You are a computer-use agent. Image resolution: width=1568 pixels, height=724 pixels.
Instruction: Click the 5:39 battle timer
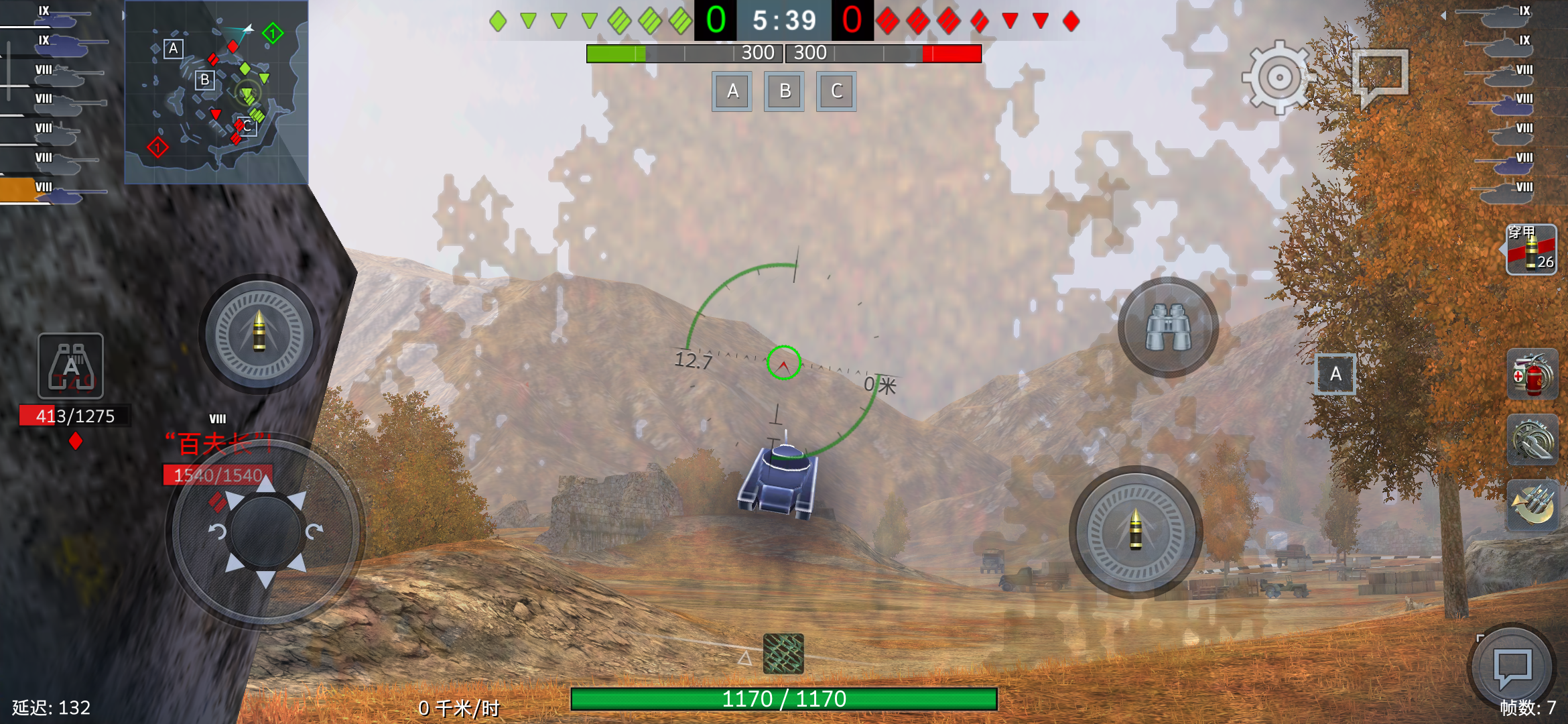[x=784, y=18]
